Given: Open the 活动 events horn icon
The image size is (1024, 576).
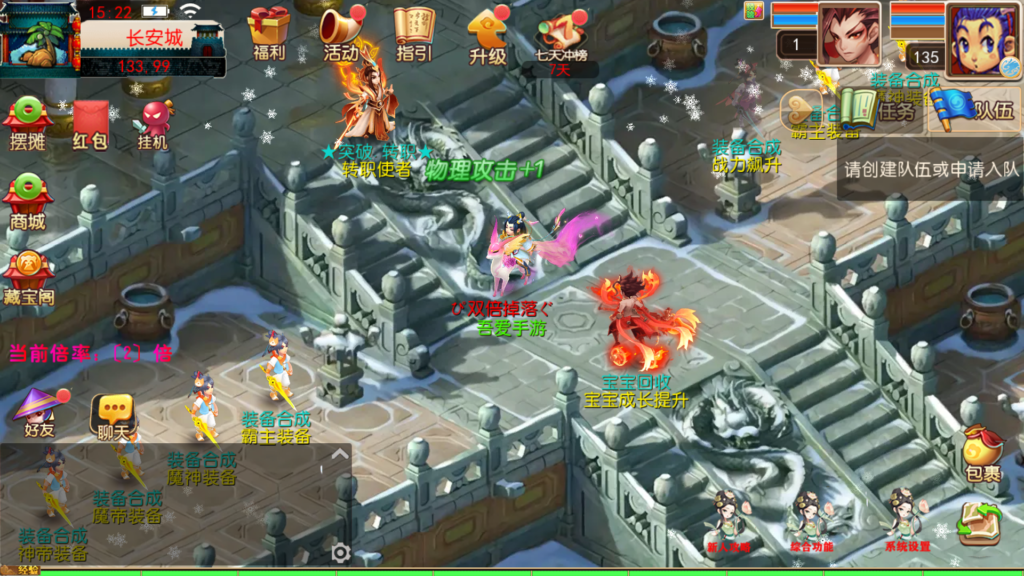Looking at the screenshot, I should (x=341, y=33).
